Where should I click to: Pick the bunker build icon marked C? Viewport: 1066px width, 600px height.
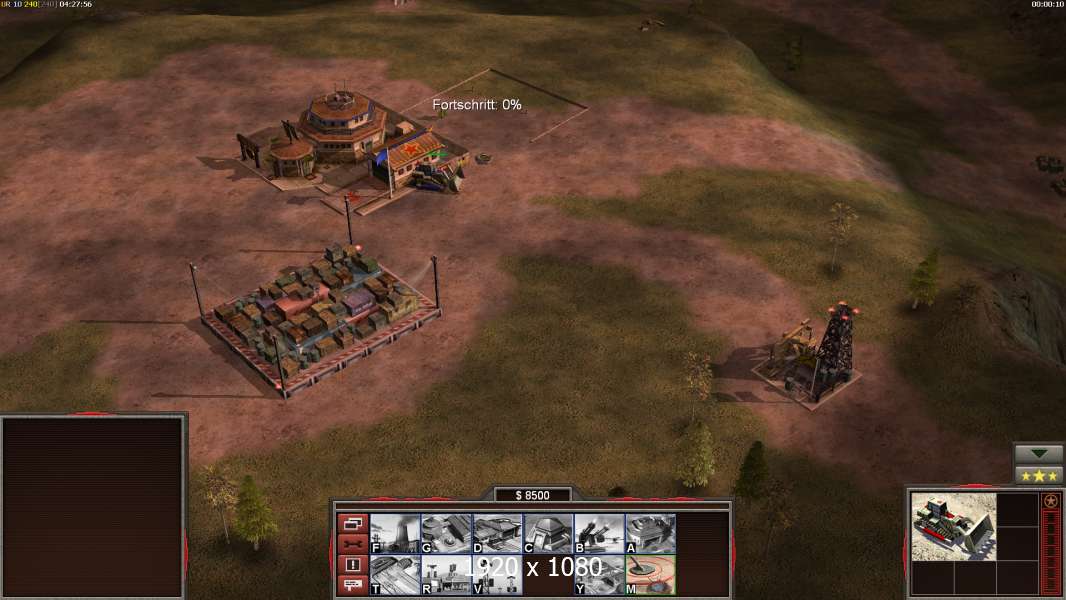pos(548,533)
